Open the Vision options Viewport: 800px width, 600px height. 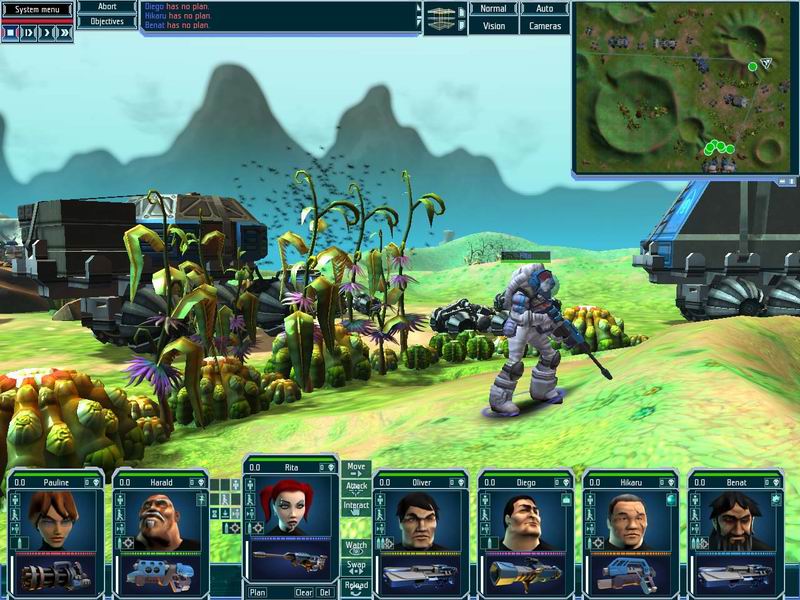point(494,26)
